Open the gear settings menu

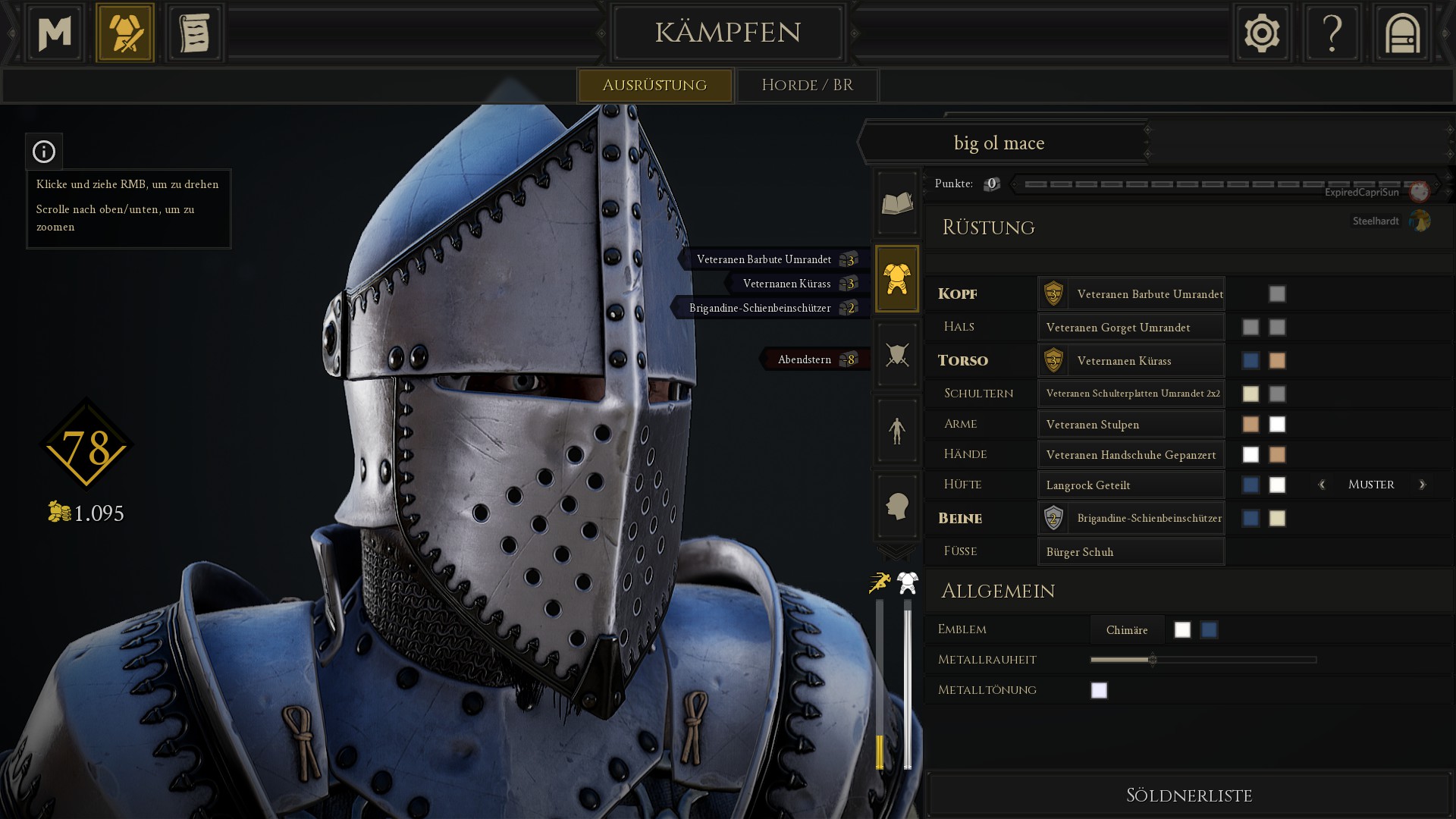coord(1262,33)
